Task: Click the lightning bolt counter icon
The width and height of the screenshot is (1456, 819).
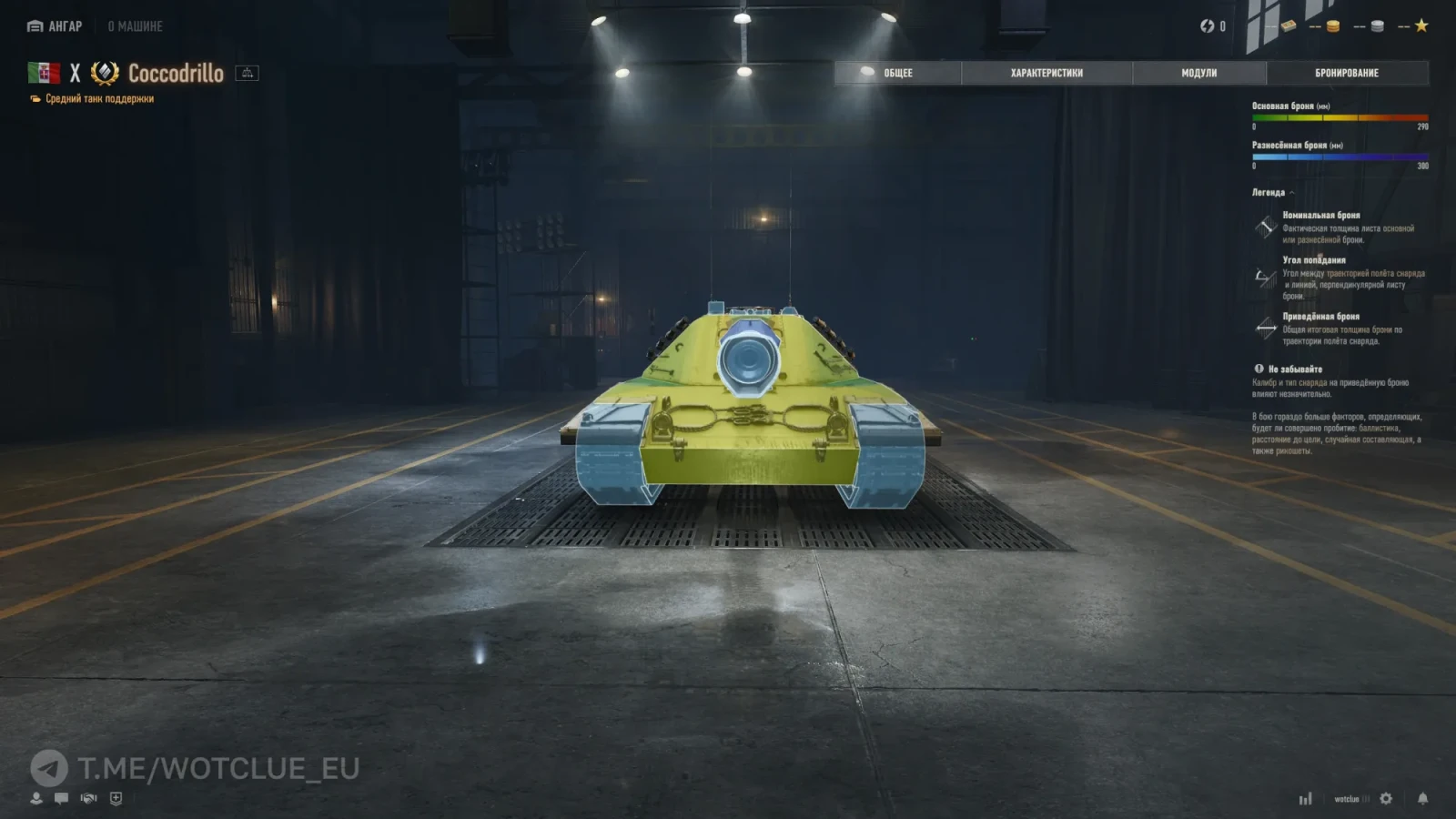Action: [1208, 26]
